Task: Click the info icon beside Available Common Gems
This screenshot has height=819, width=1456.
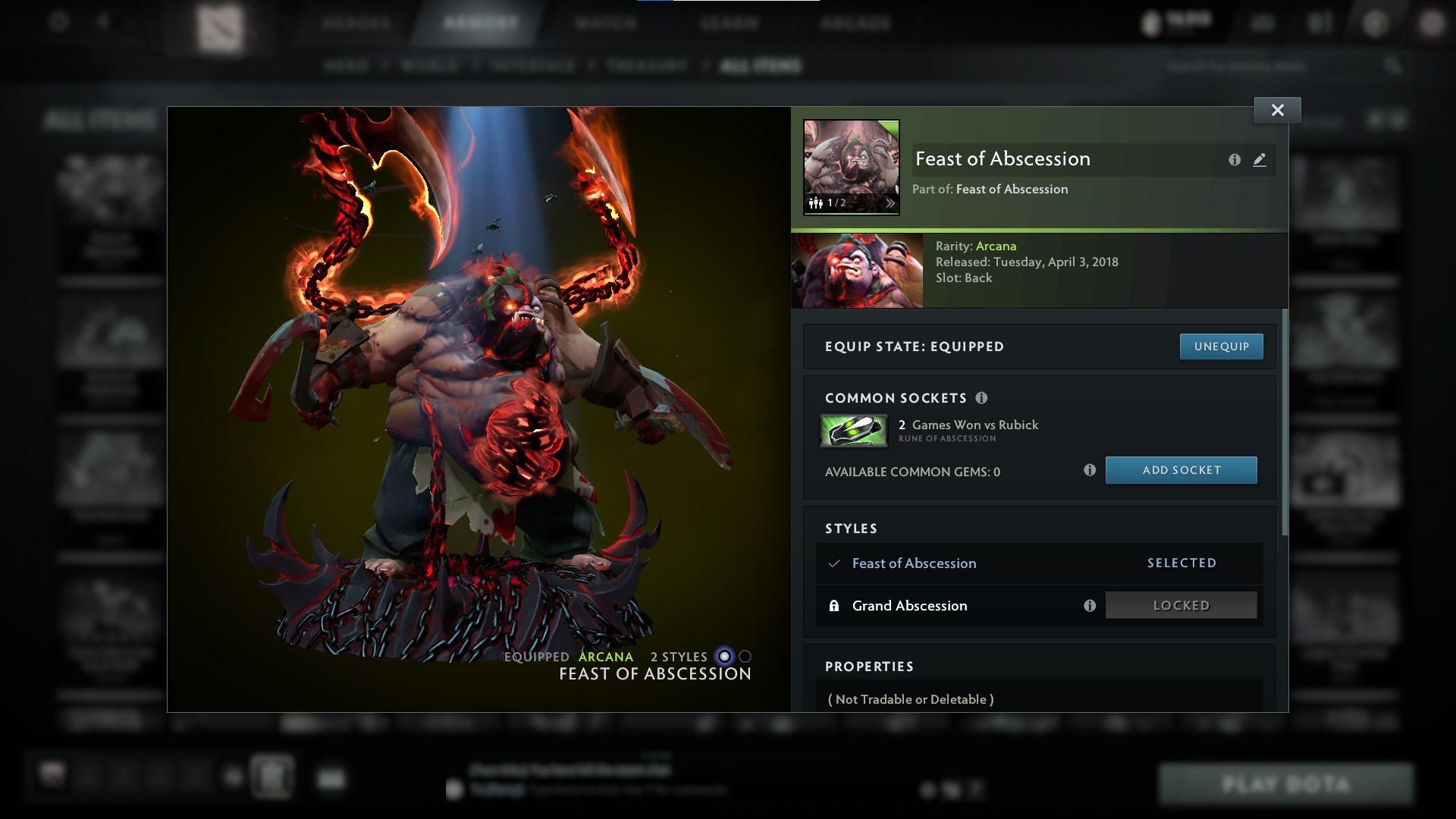Action: click(1090, 470)
